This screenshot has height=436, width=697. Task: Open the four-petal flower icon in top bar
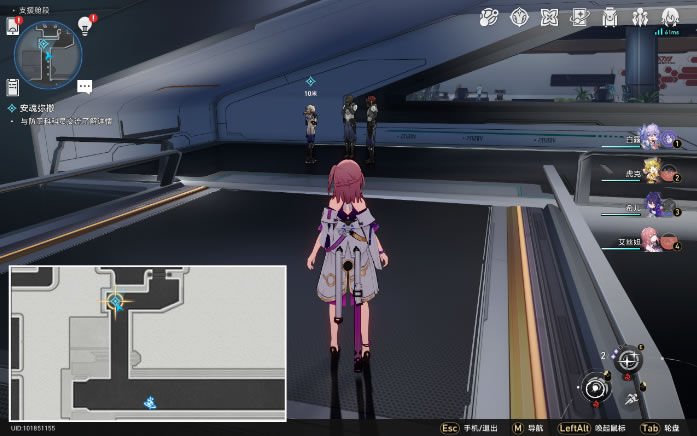(x=549, y=16)
